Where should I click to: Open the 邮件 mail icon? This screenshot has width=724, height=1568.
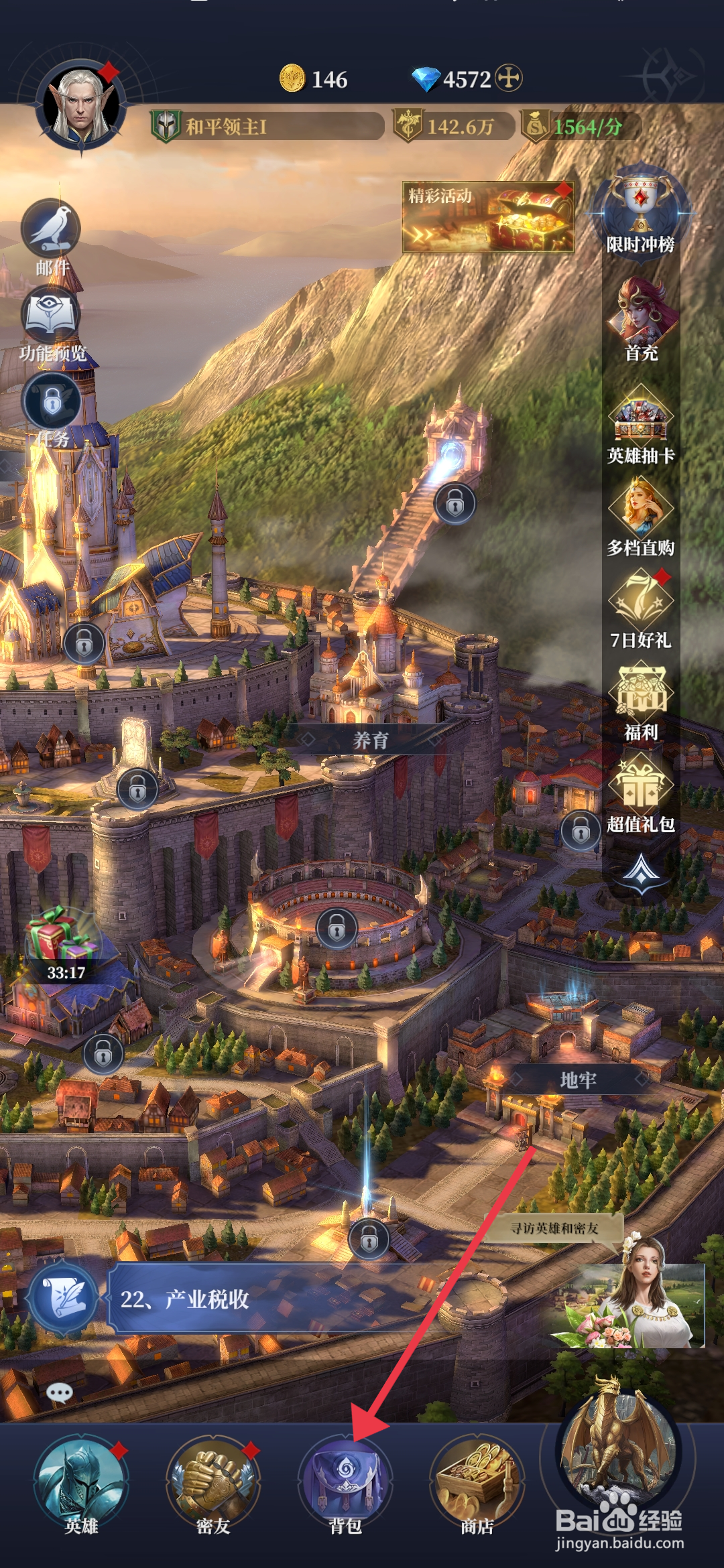[x=52, y=232]
